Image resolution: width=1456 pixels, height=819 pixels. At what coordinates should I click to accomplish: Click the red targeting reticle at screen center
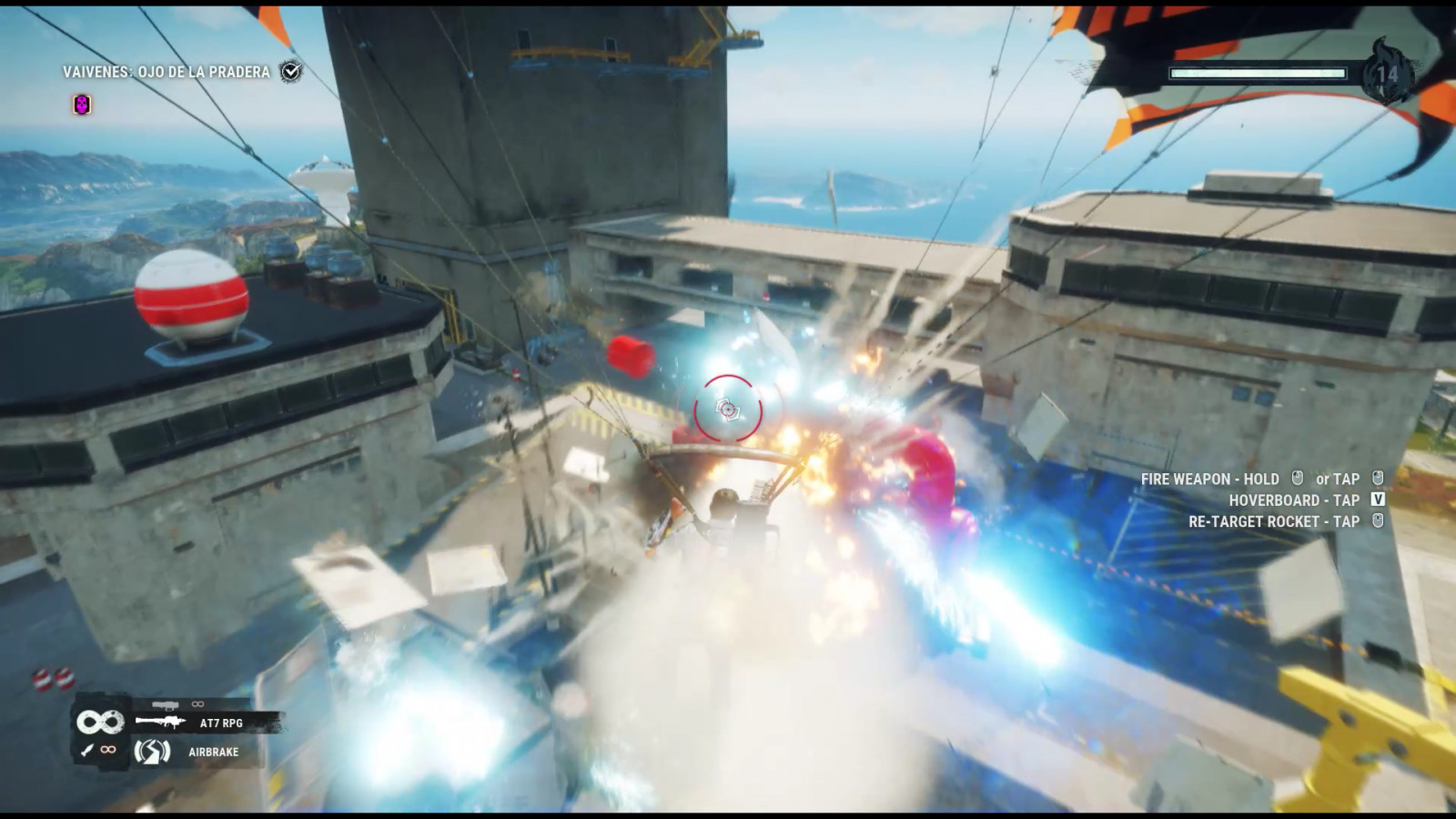[728, 409]
